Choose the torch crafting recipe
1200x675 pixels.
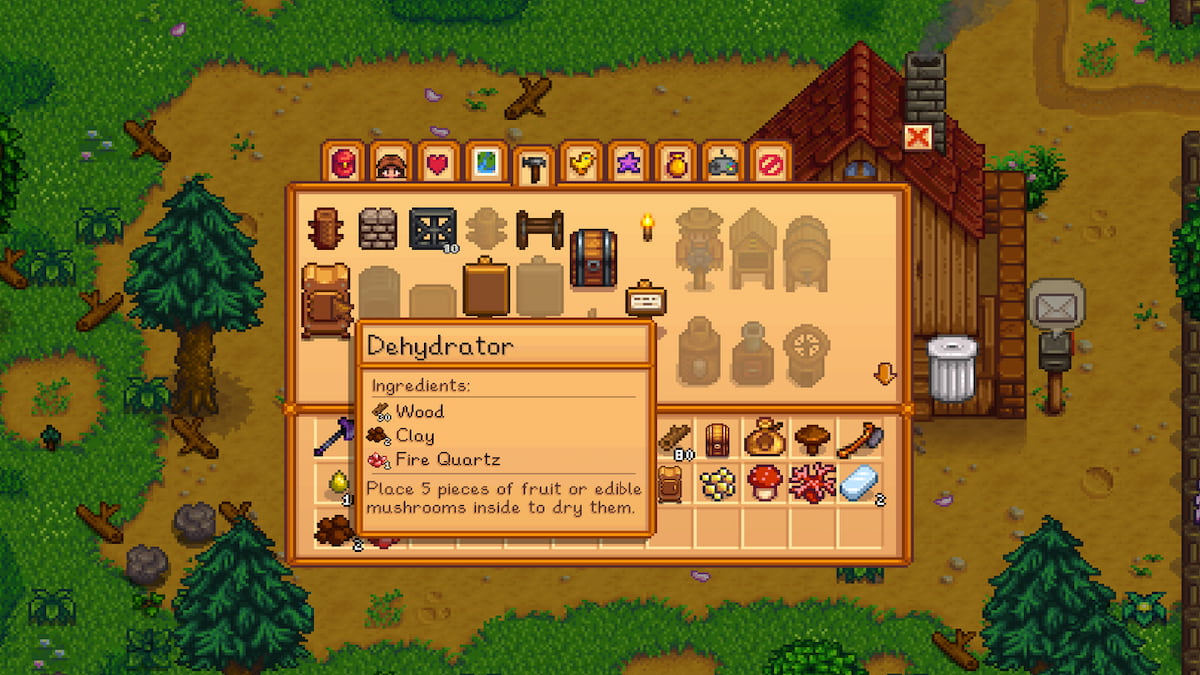pos(647,229)
